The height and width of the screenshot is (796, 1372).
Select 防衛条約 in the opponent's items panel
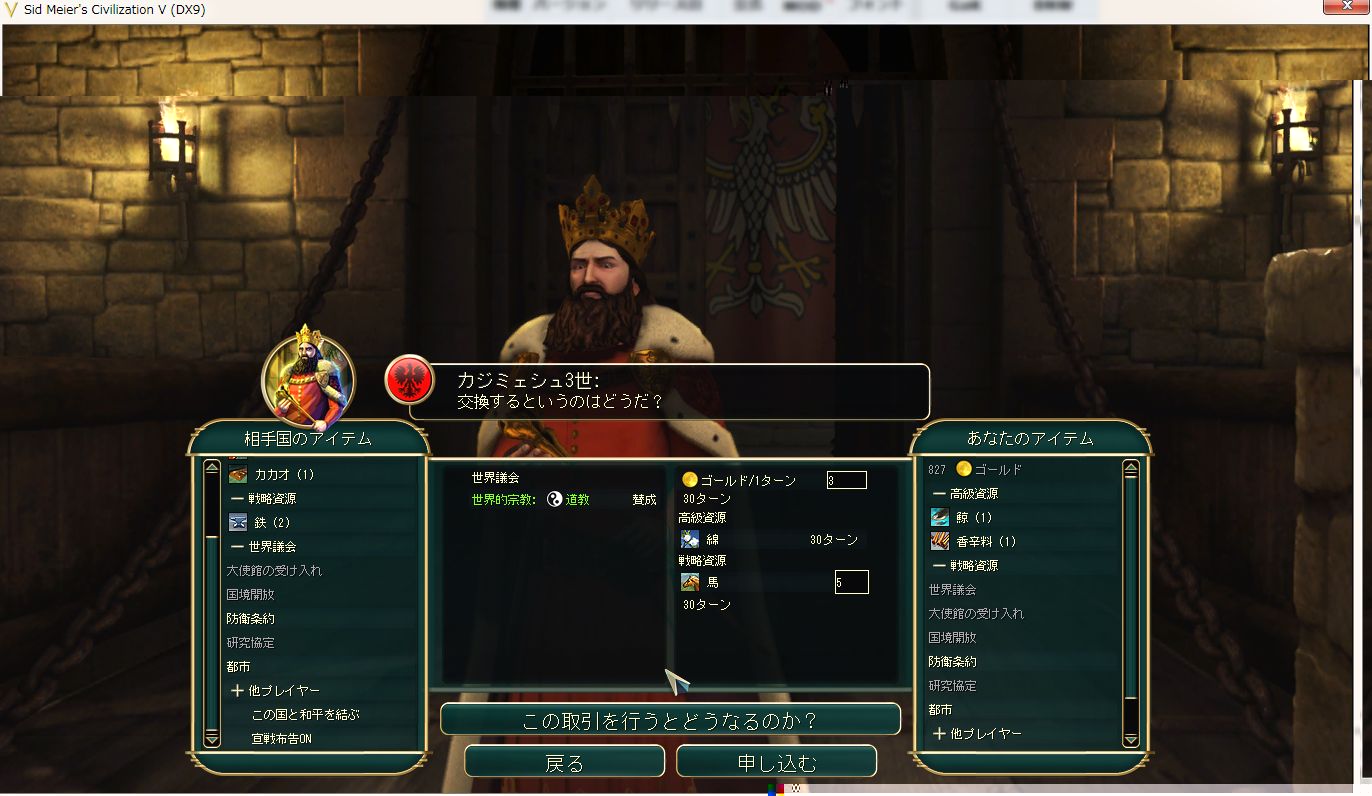pos(250,618)
